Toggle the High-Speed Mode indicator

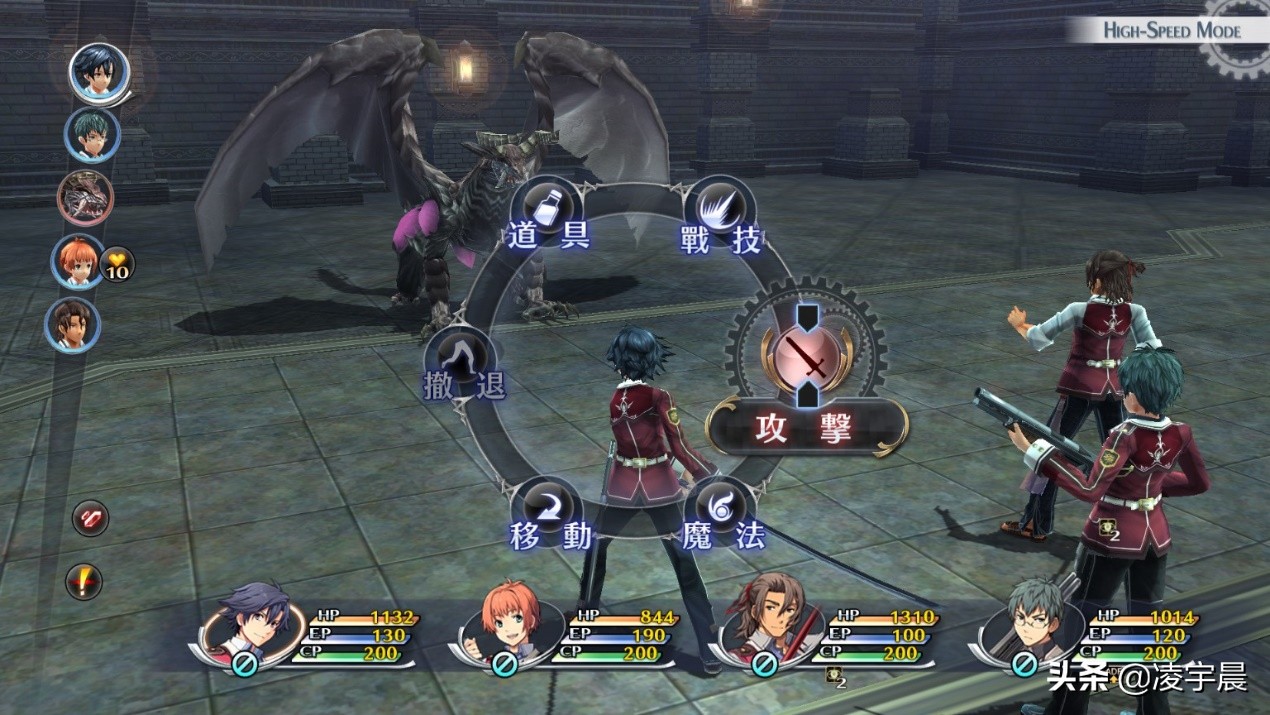pos(1171,30)
